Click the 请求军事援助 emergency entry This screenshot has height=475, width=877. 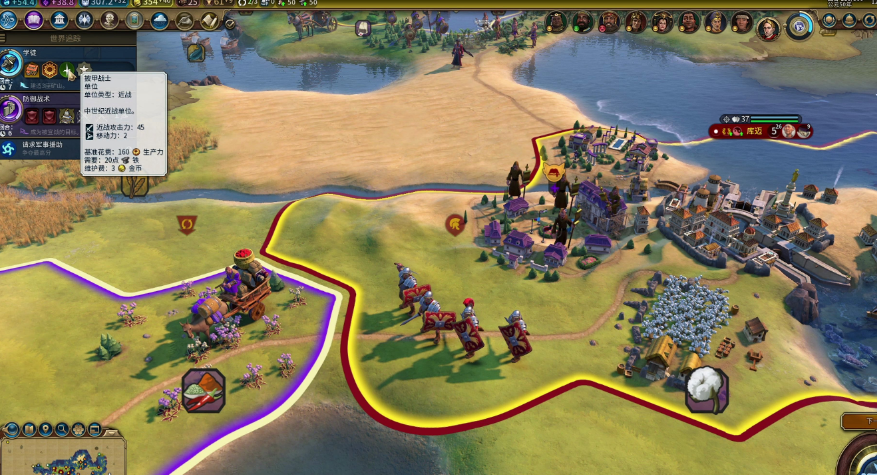[x=40, y=146]
